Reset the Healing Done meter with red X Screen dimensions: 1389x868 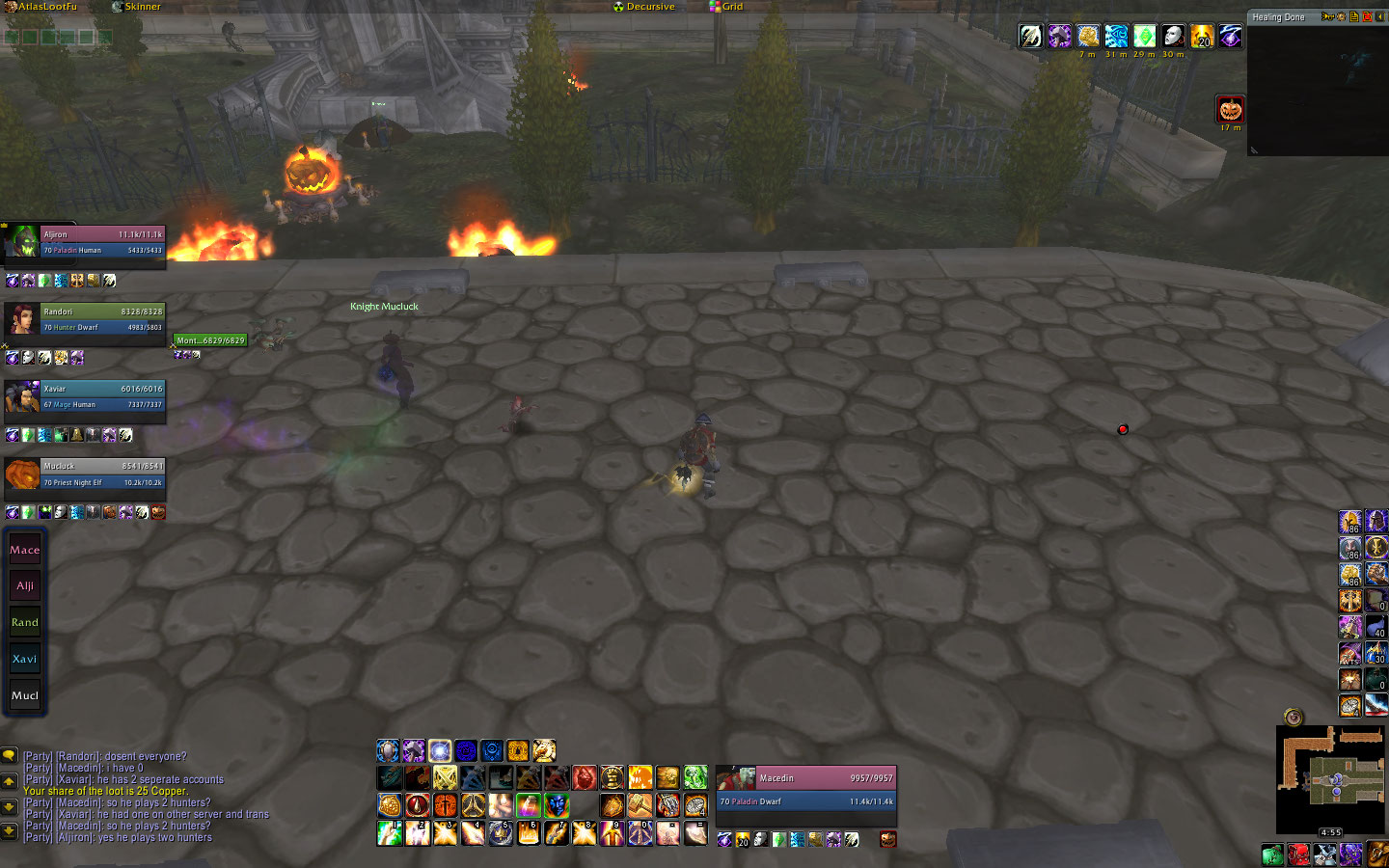tap(1367, 16)
